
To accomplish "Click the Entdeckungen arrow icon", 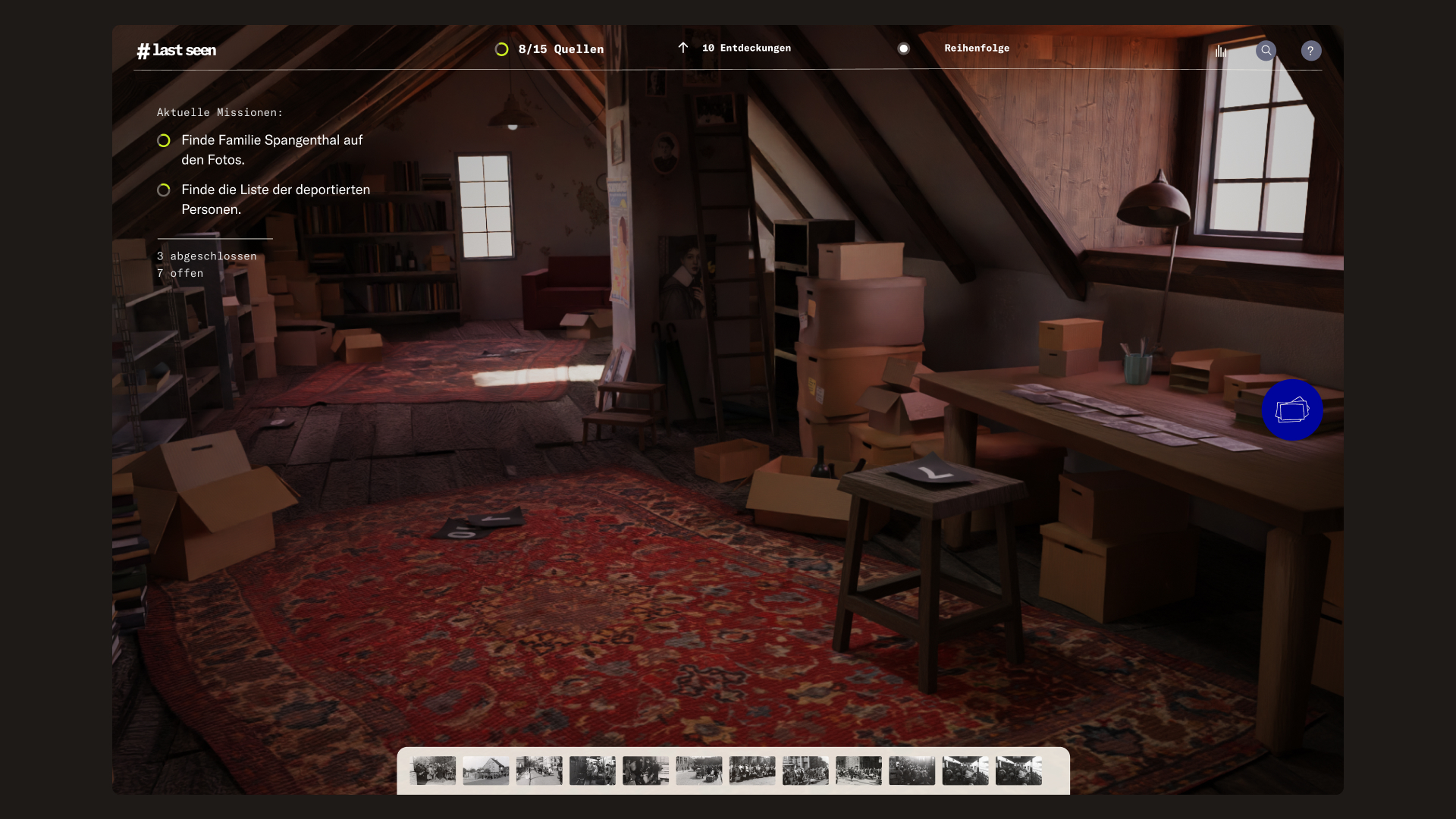I will [x=682, y=48].
